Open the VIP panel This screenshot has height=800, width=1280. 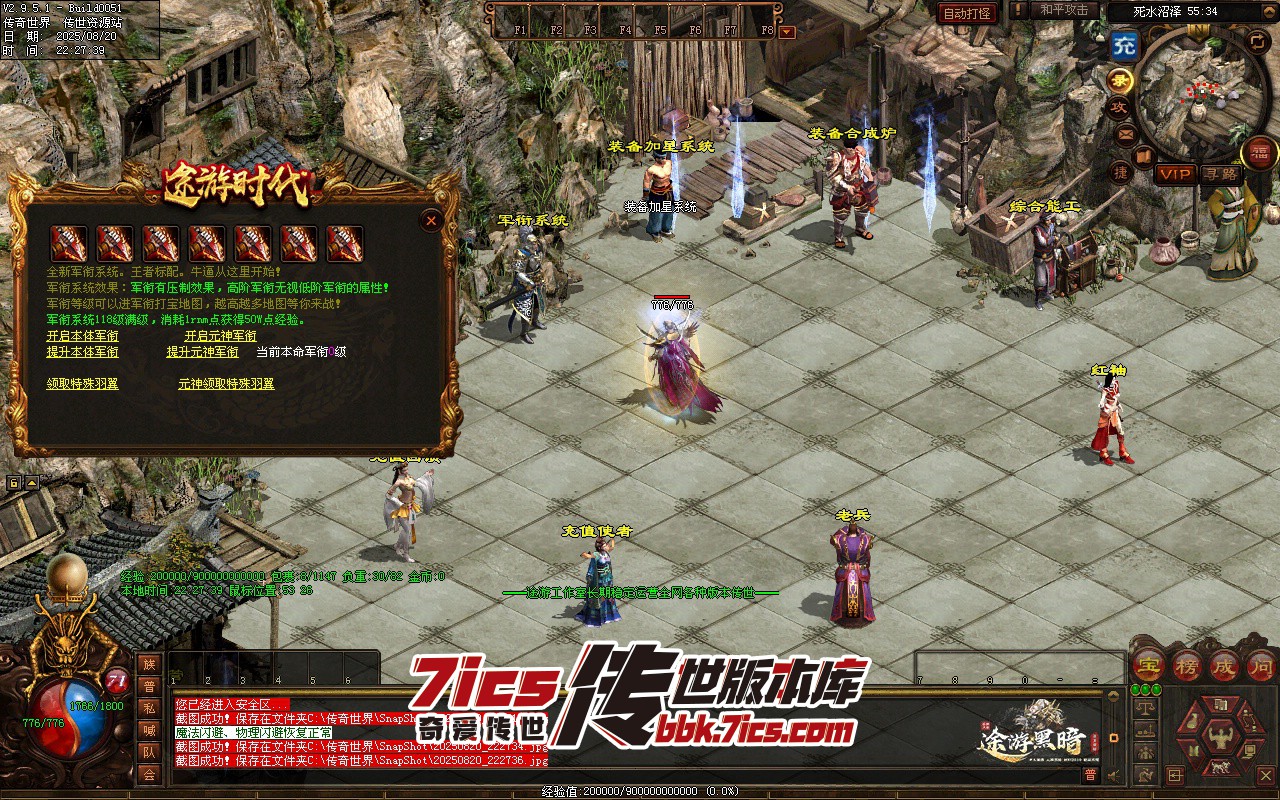pyautogui.click(x=1175, y=174)
